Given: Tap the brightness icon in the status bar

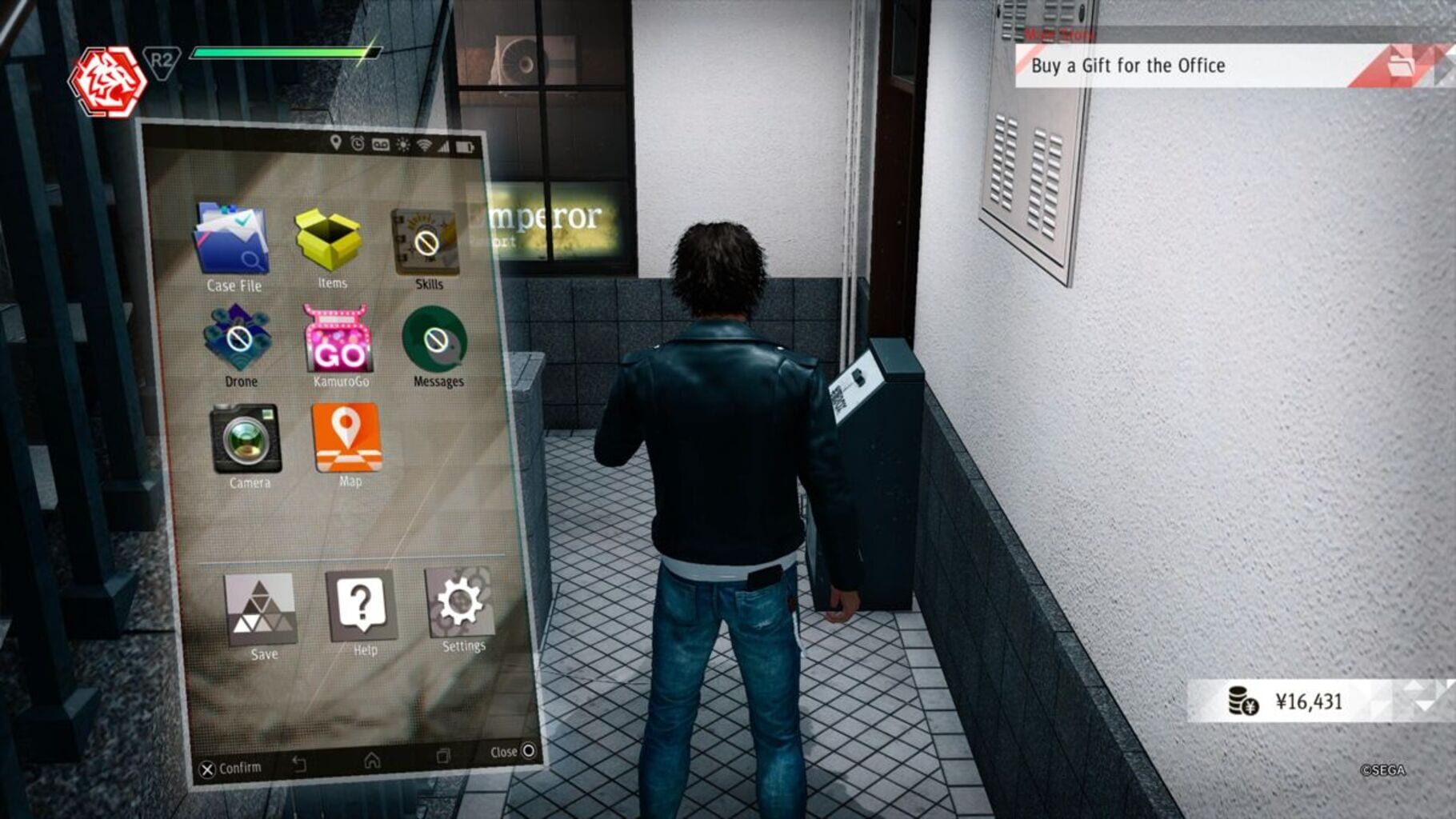Looking at the screenshot, I should [402, 146].
